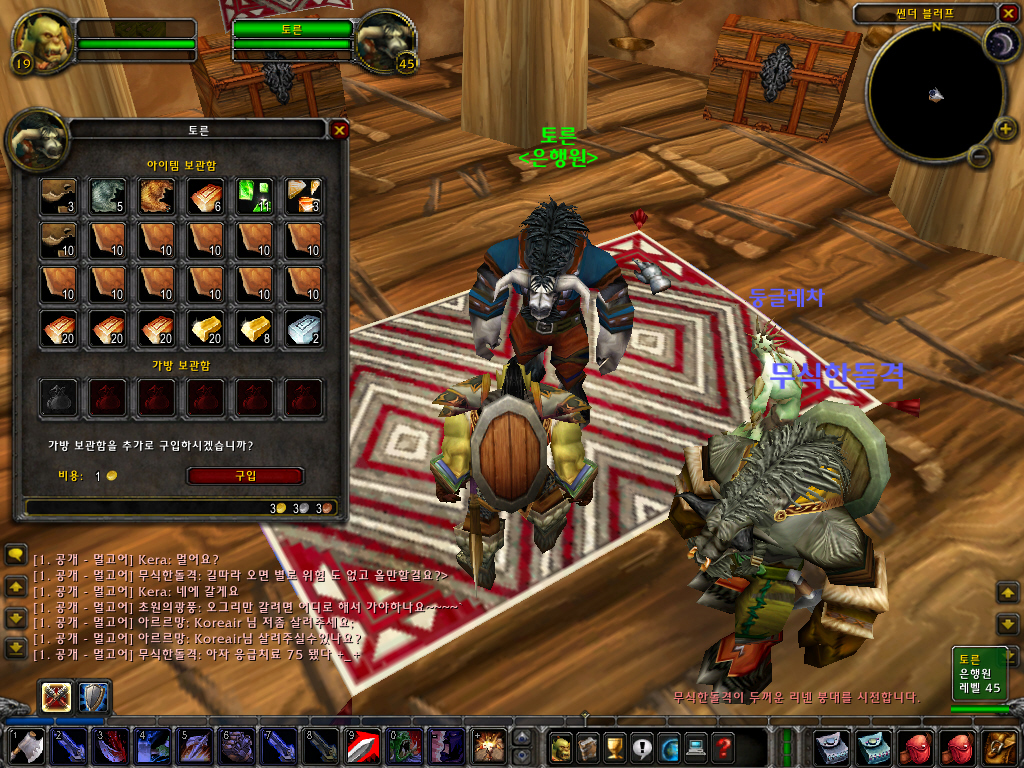
Task: Close the 토른 bank window
Action: [x=340, y=130]
